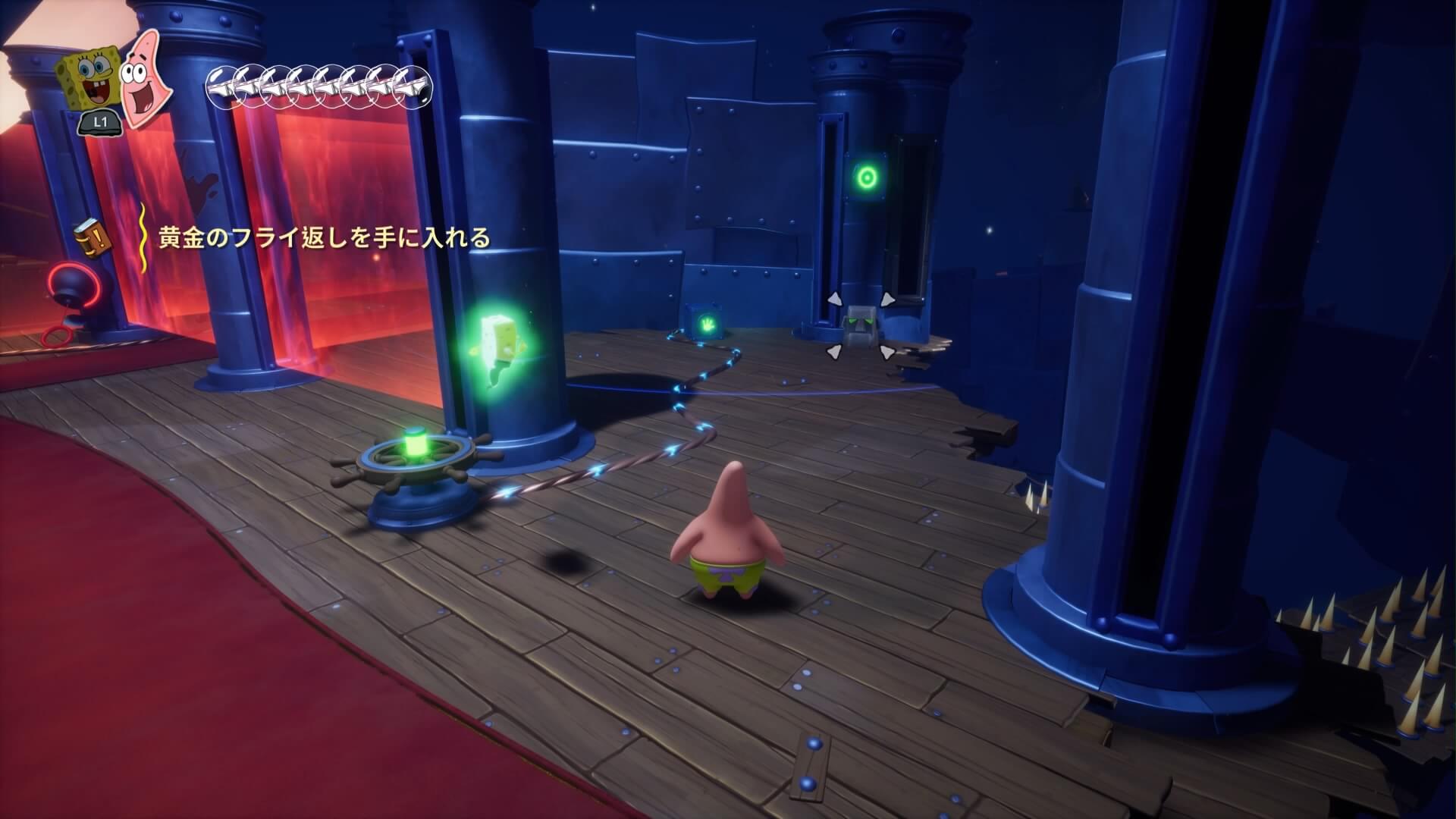Click the golden spatula objective text
The image size is (1456, 819).
point(324,238)
